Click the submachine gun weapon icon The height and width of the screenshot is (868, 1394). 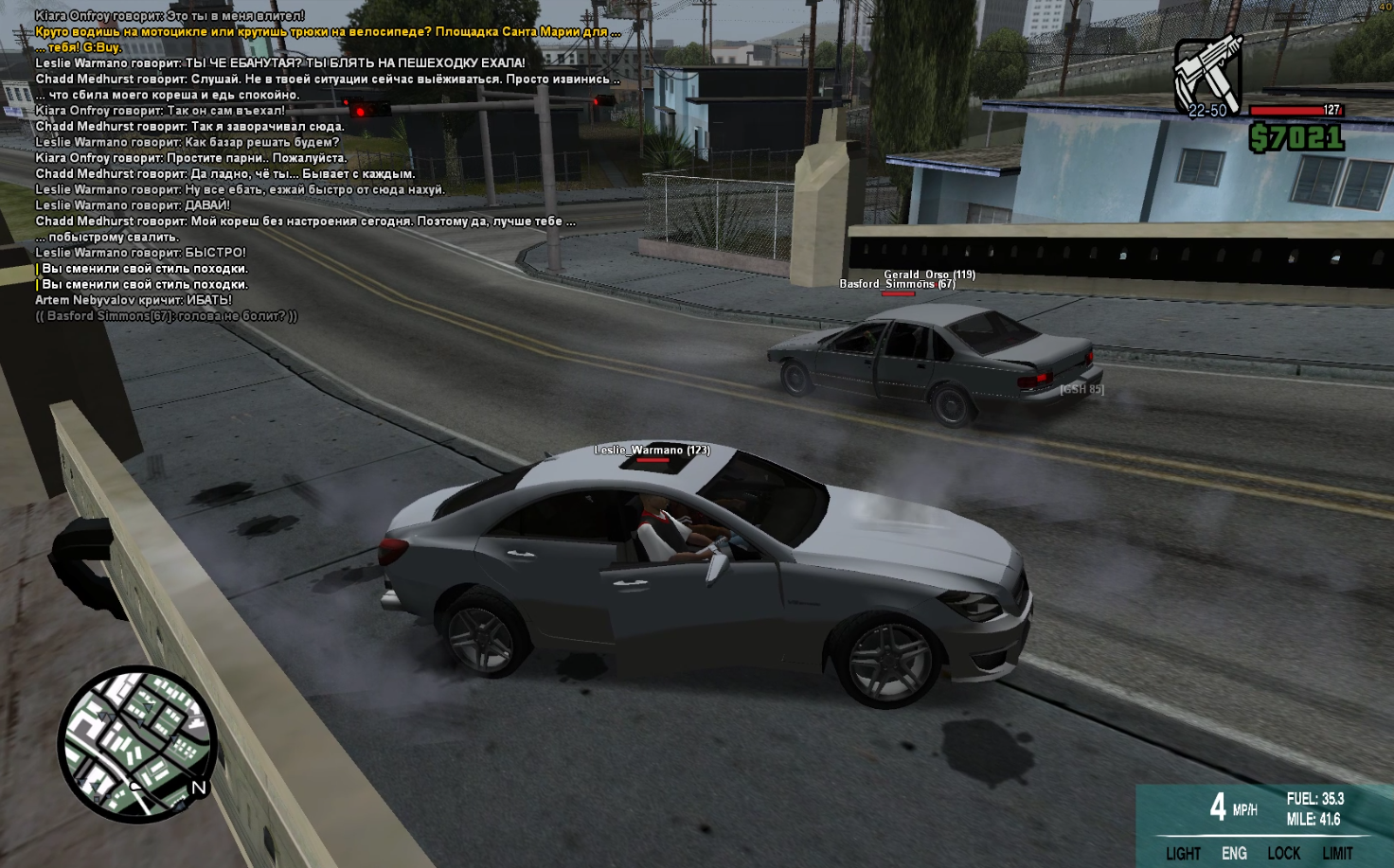[1207, 74]
